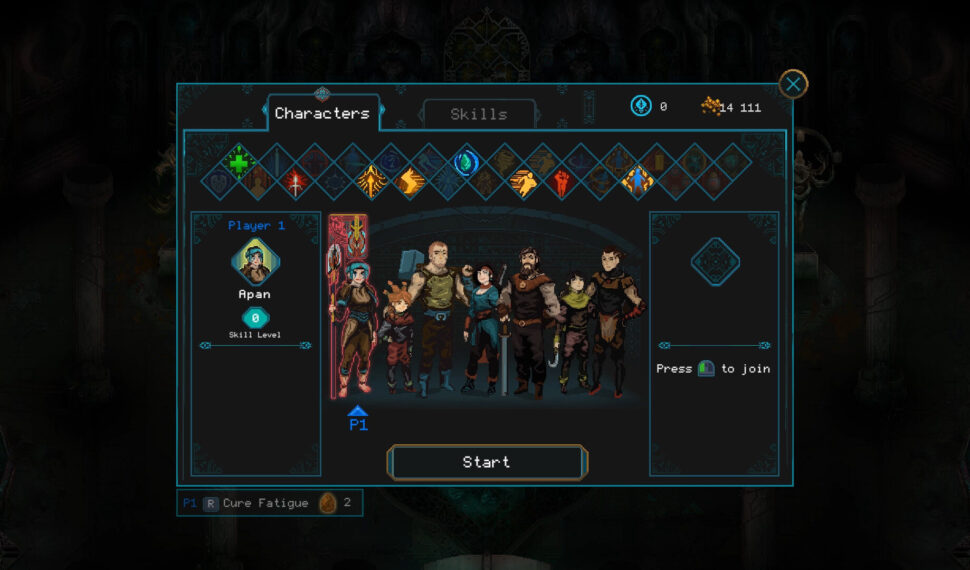
Task: Click the empty second player portrait slot
Action: pyautogui.click(x=714, y=262)
